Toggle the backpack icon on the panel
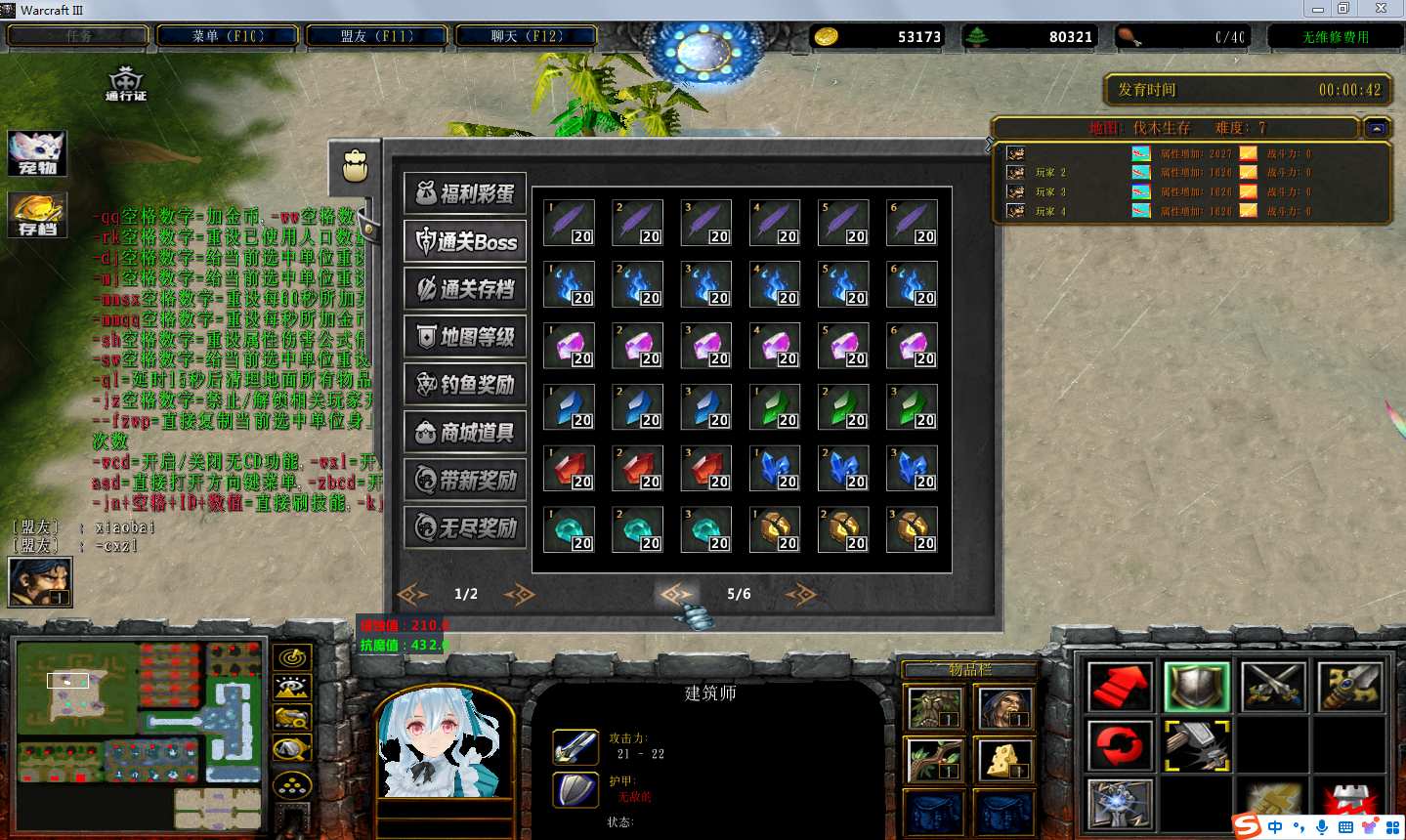 click(x=355, y=165)
